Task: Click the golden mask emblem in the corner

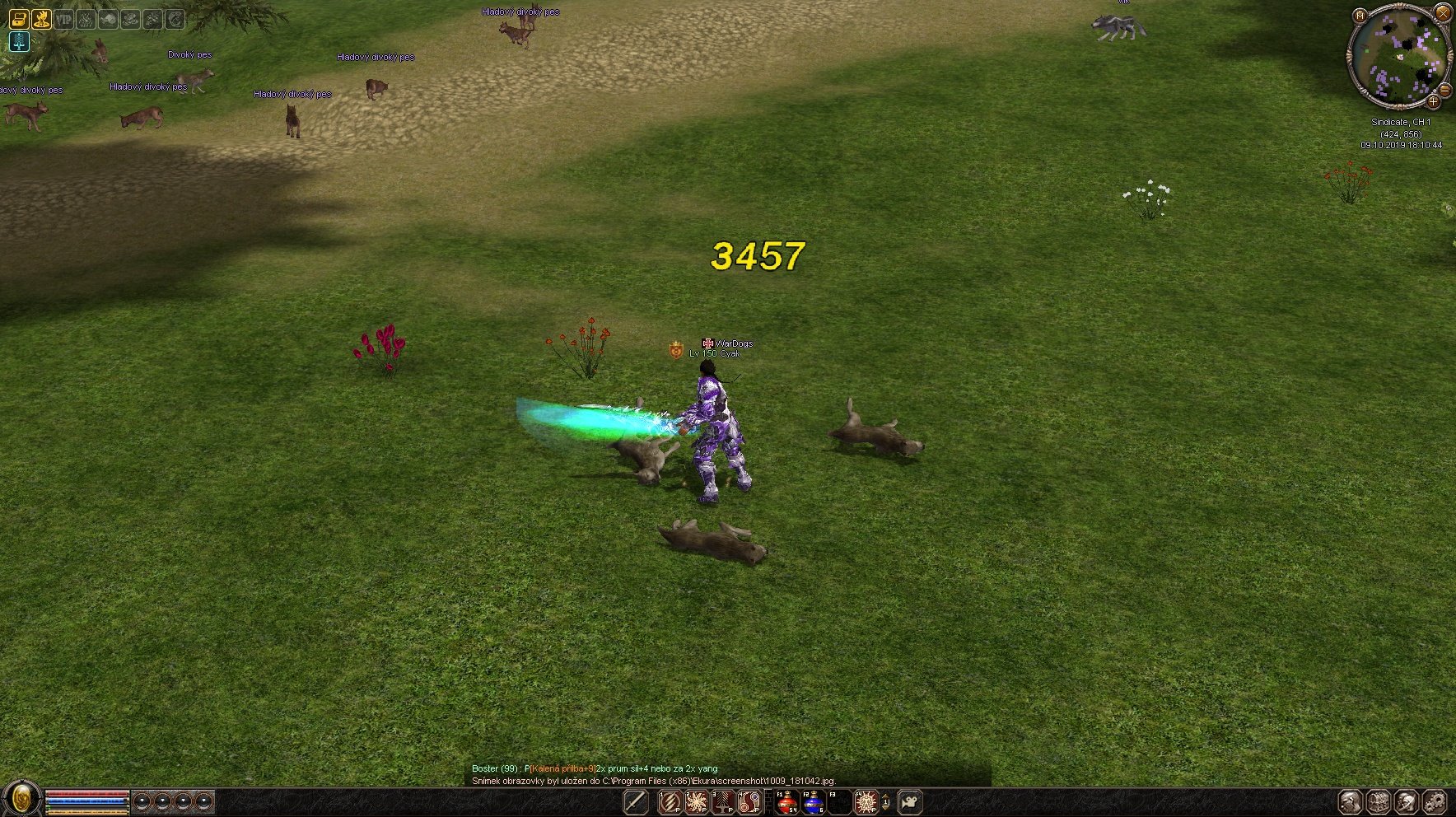Action: click(x=22, y=799)
